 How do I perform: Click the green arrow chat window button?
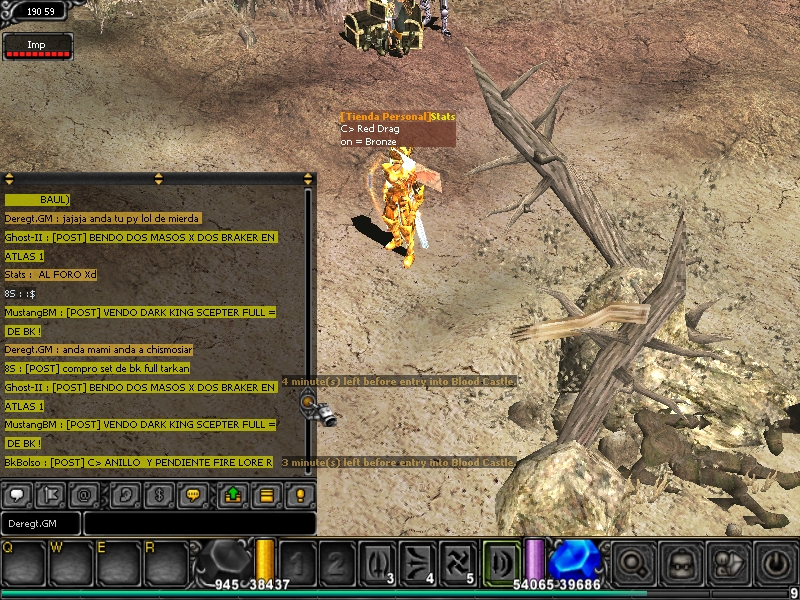point(233,494)
